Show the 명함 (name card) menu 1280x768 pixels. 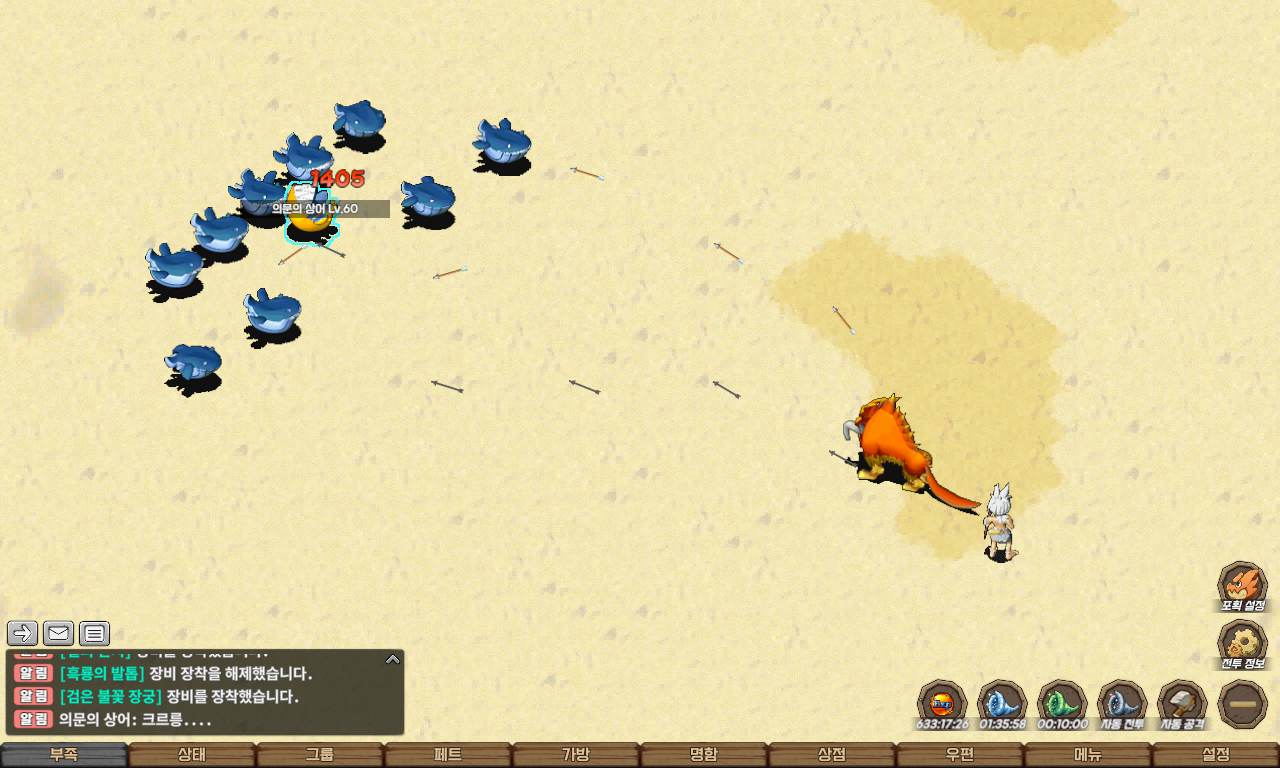click(704, 755)
